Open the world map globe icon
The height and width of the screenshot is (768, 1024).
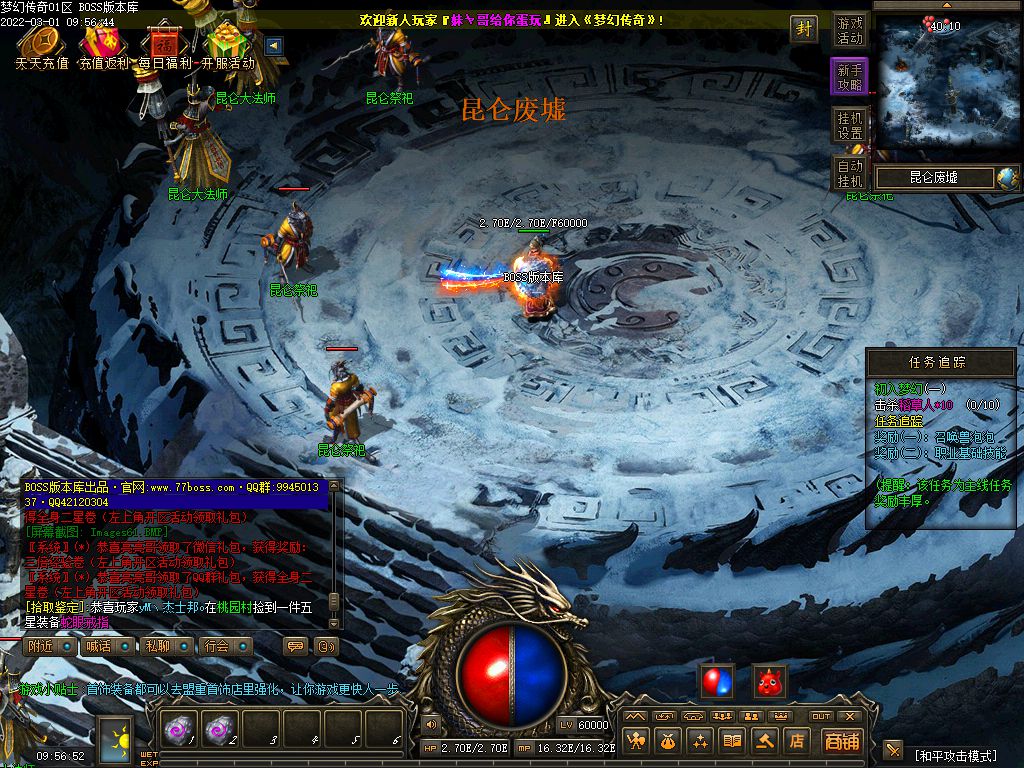[1007, 178]
